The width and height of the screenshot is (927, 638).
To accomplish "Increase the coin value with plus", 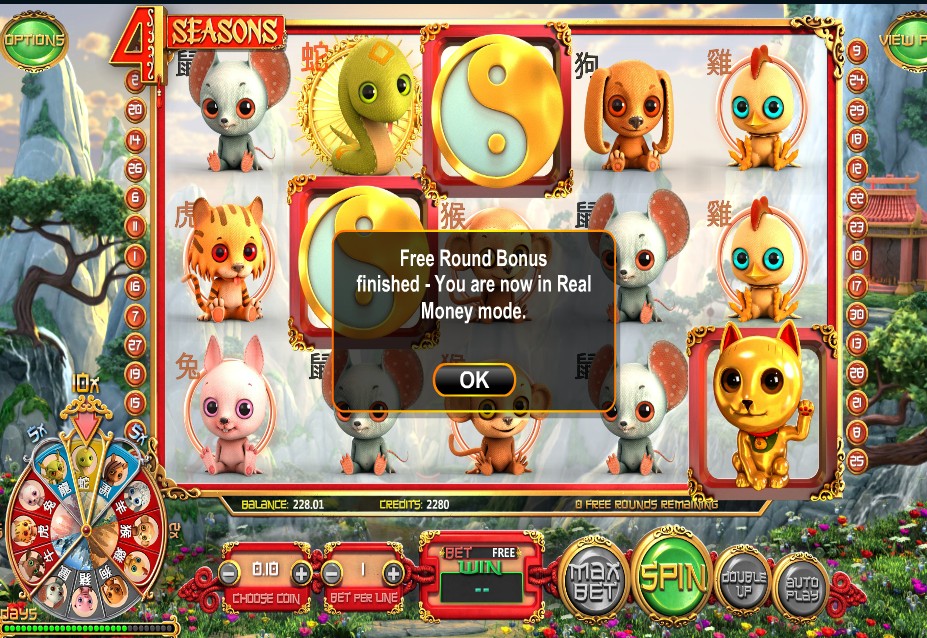I will (300, 573).
